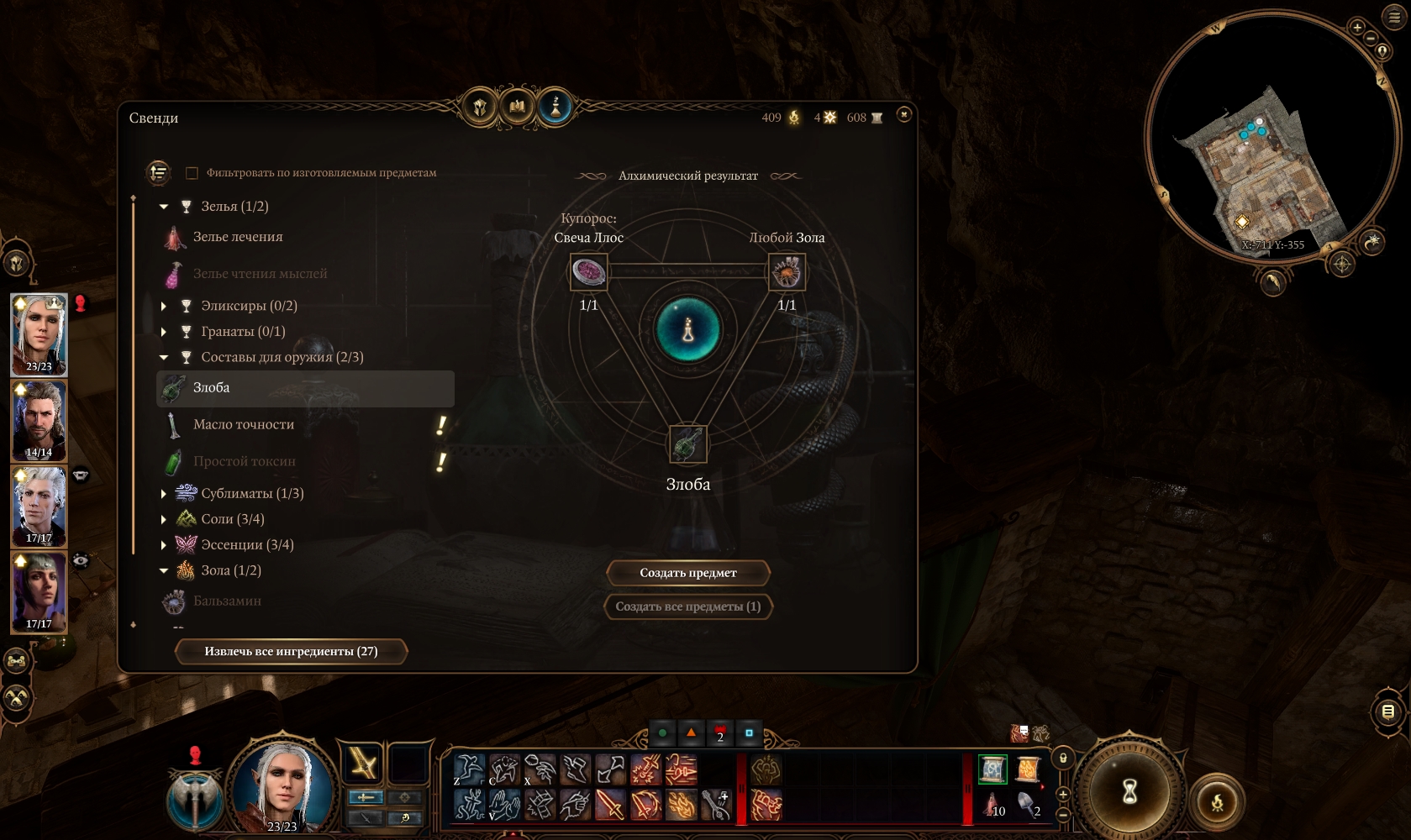Collapse the "Зелья (1/2)" category
The height and width of the screenshot is (840, 1411).
(x=164, y=207)
